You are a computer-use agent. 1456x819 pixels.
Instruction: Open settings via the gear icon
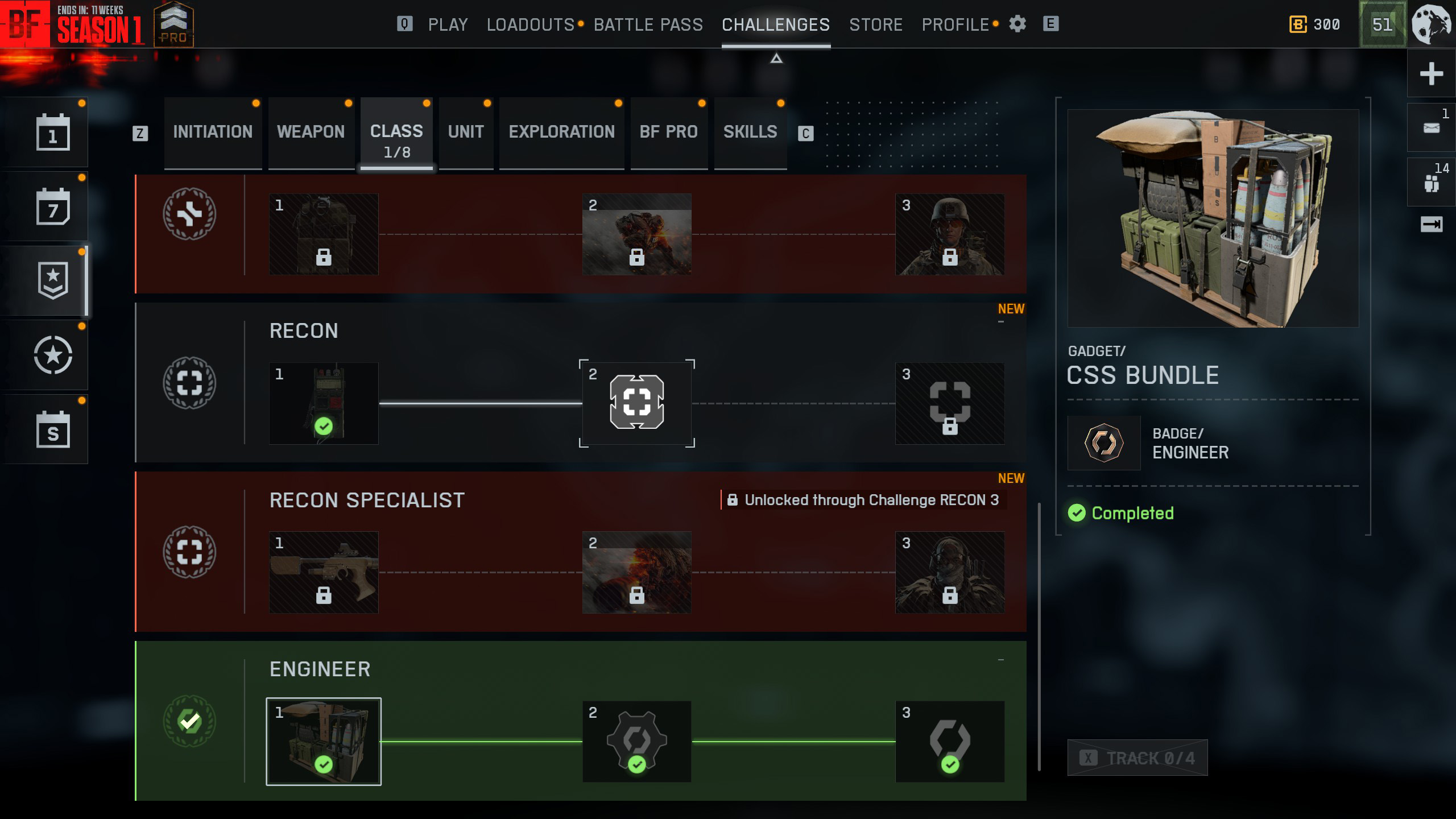point(1017,24)
